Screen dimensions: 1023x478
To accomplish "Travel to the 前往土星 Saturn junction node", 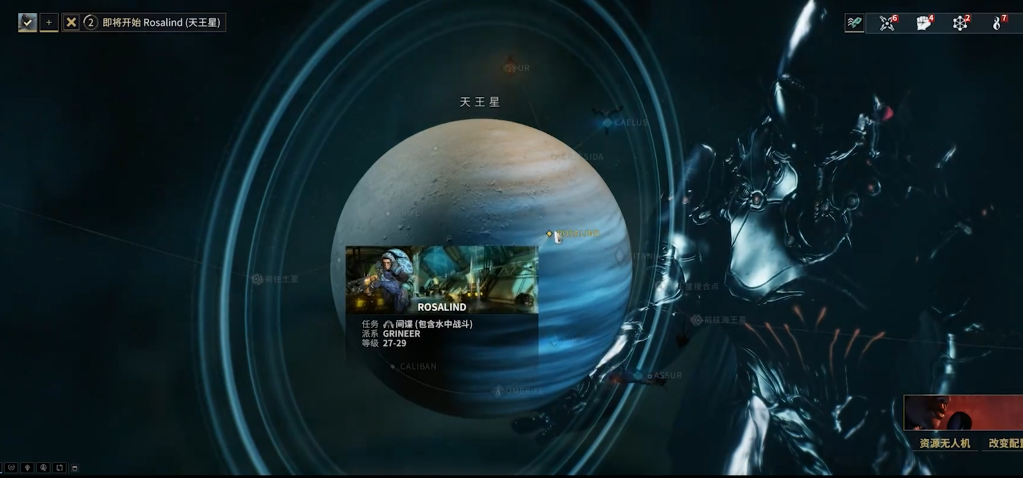I will click(257, 279).
